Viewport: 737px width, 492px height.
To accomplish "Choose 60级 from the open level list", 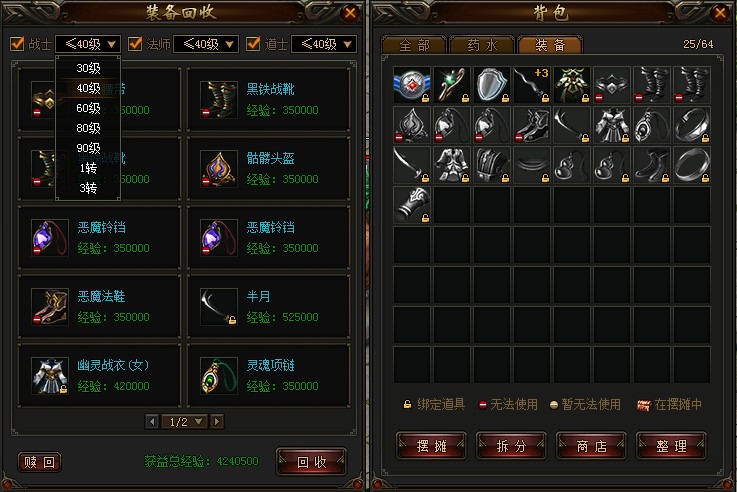I will pyautogui.click(x=88, y=108).
